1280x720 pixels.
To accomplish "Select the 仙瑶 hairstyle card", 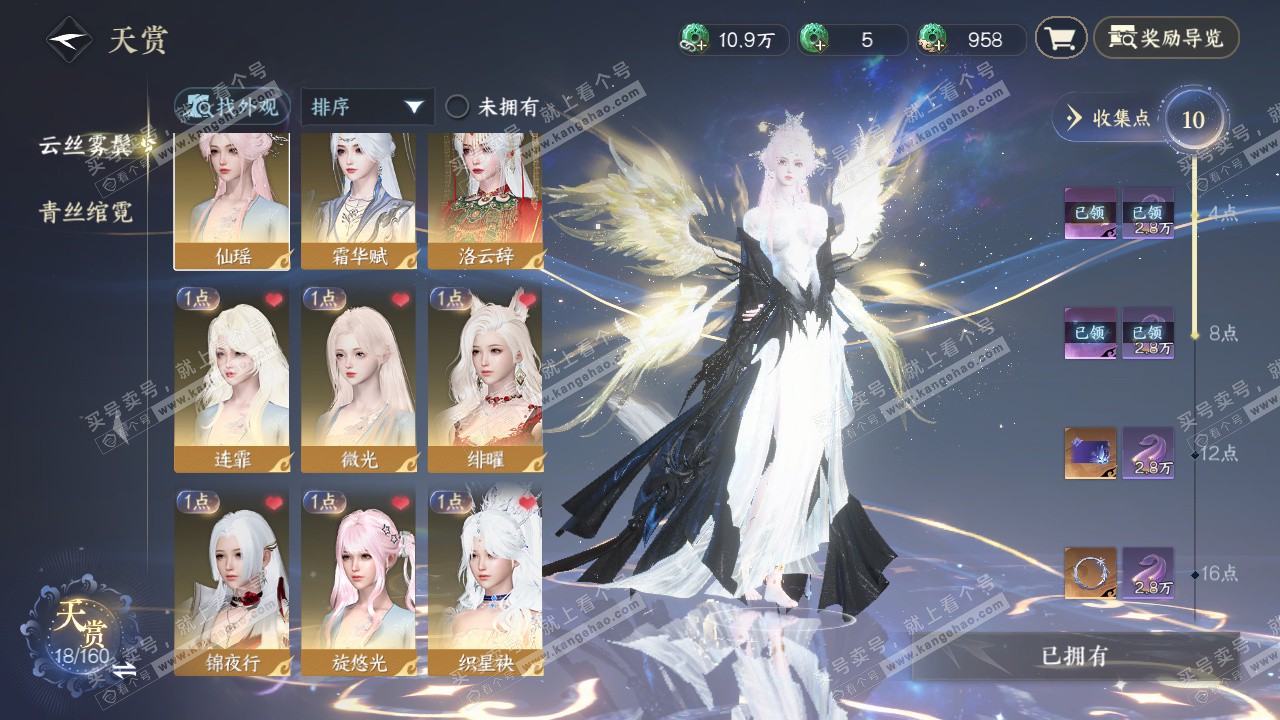I will pyautogui.click(x=232, y=200).
